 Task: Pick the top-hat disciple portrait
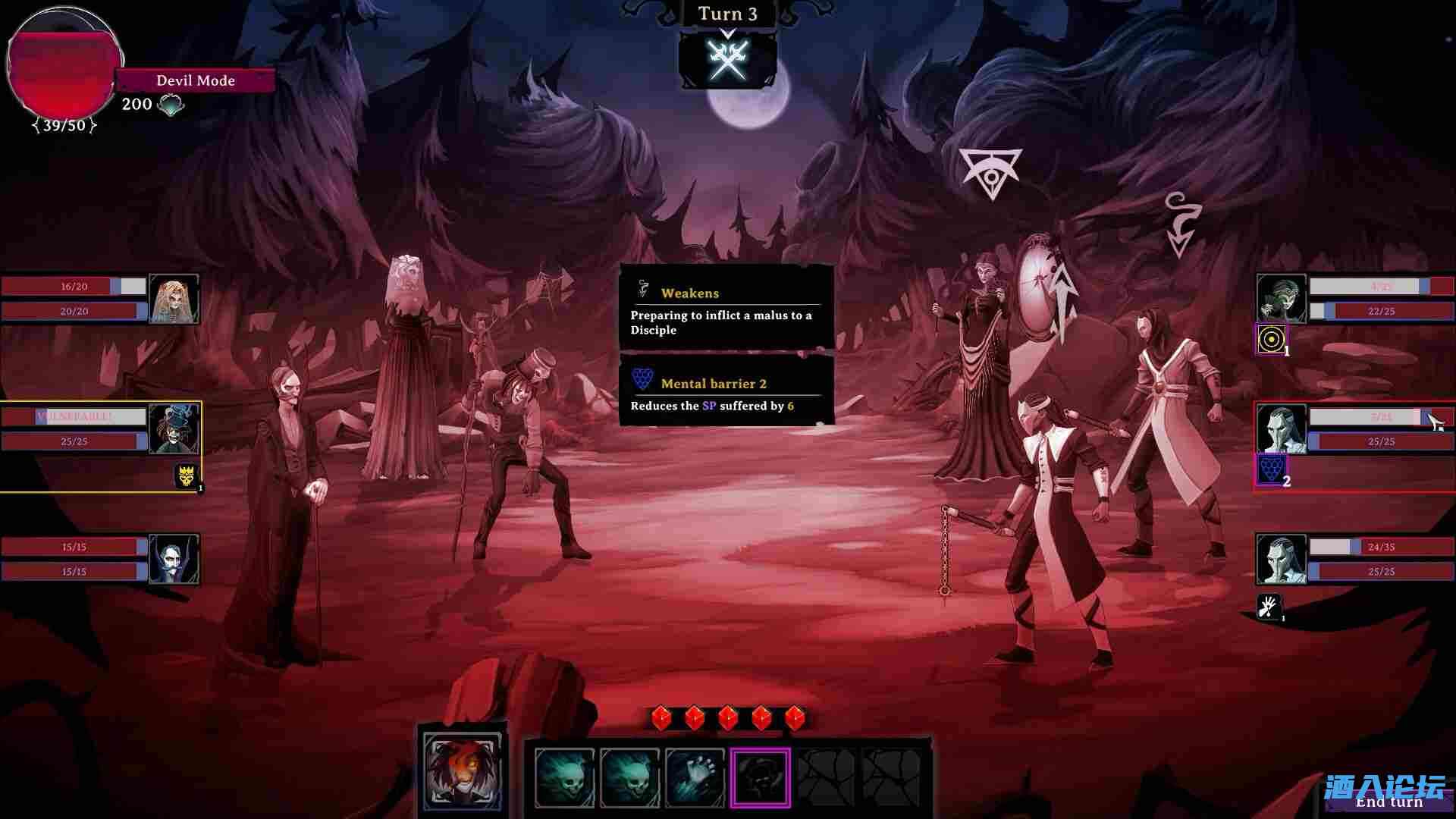(x=174, y=428)
